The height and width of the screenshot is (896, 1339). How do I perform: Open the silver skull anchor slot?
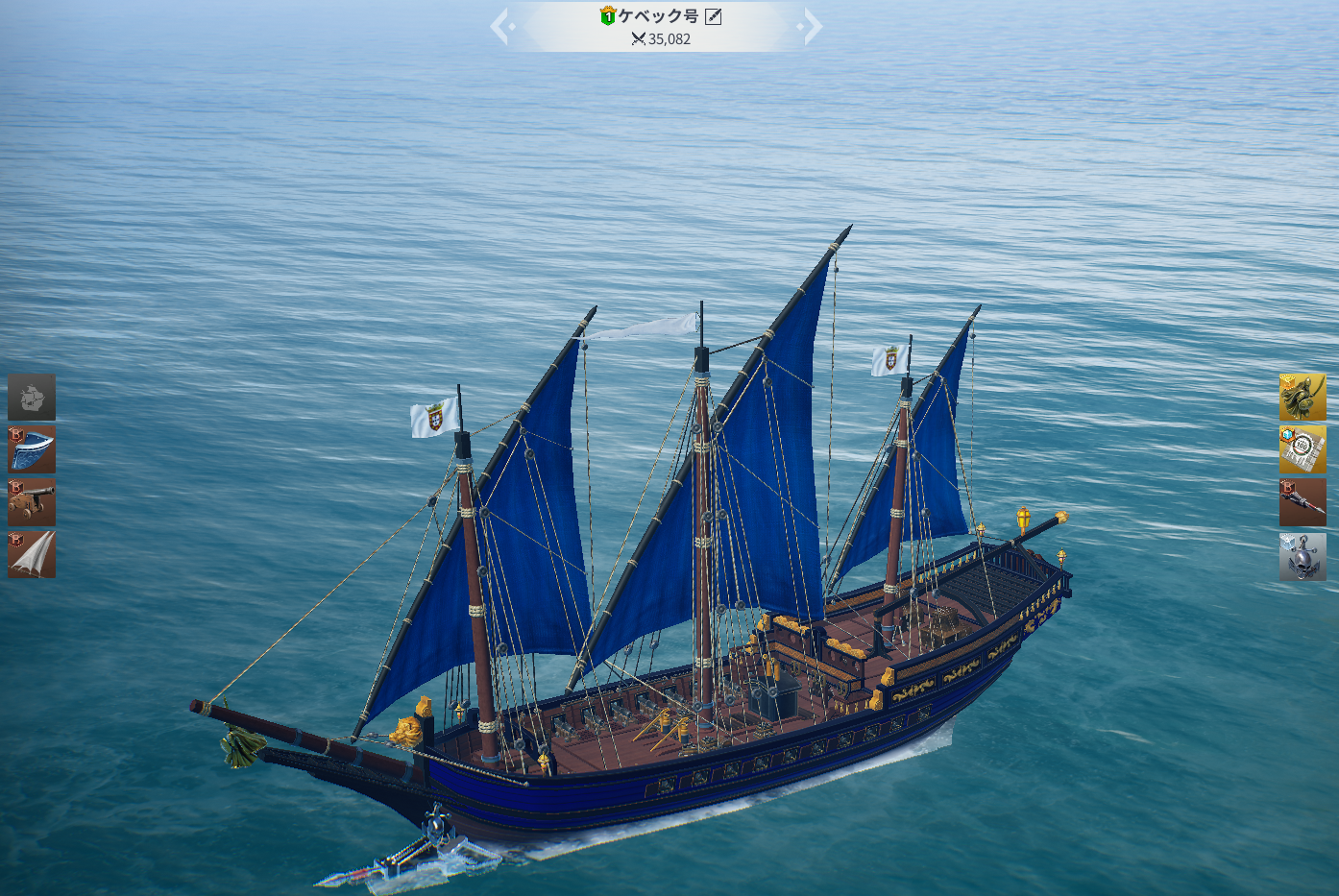1302,556
